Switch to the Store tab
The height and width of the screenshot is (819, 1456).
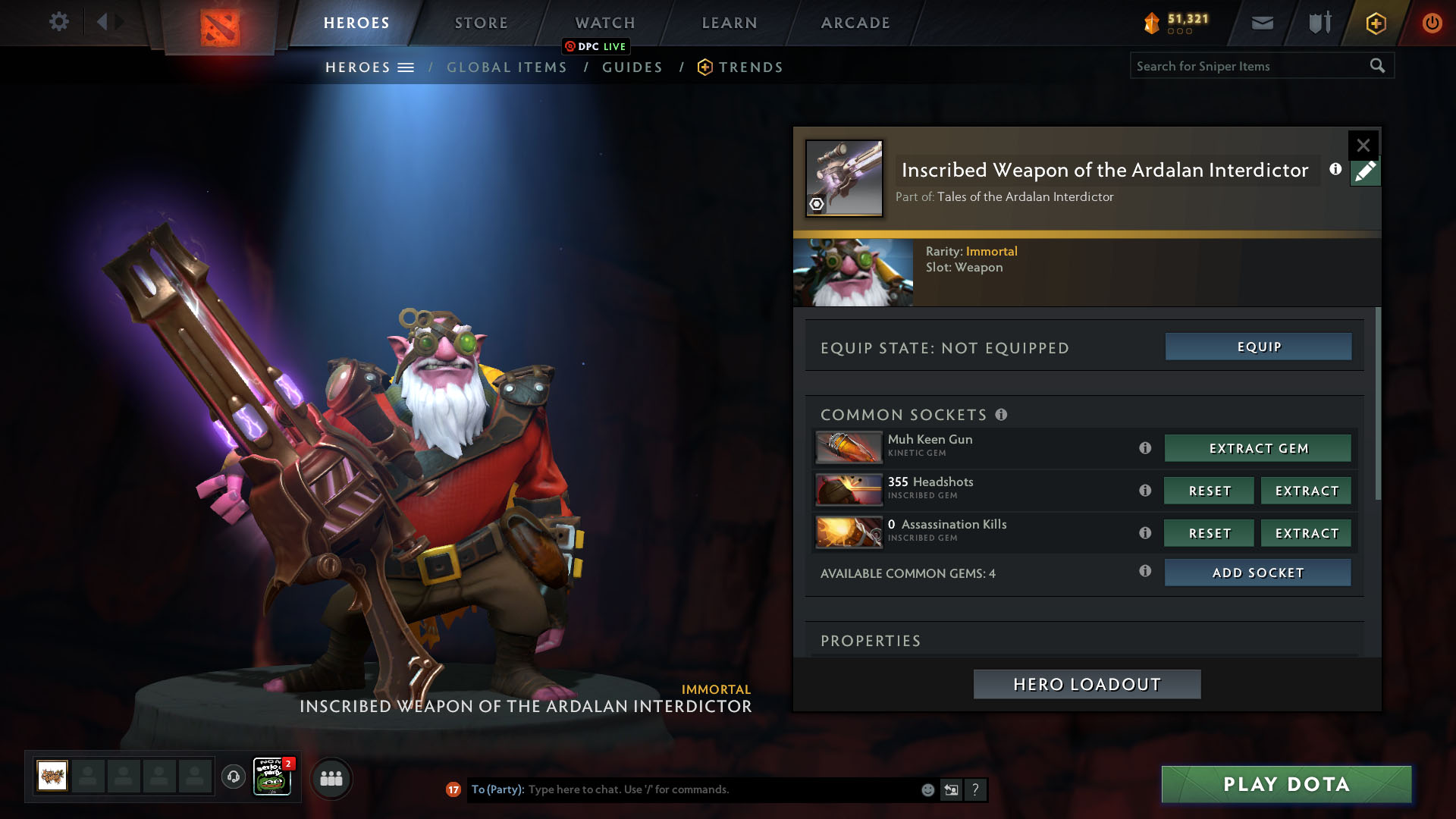481,23
